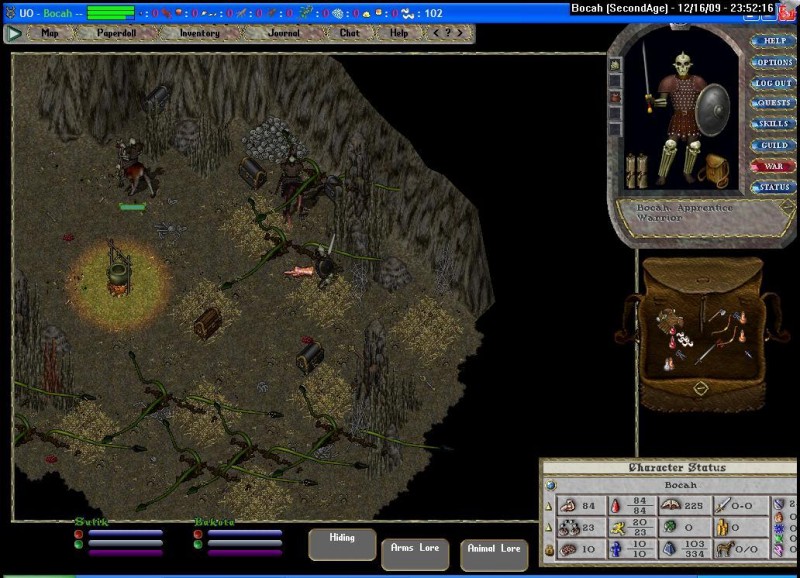800x578 pixels.
Task: Open the backpack on the paperdoll figure
Action: point(714,166)
